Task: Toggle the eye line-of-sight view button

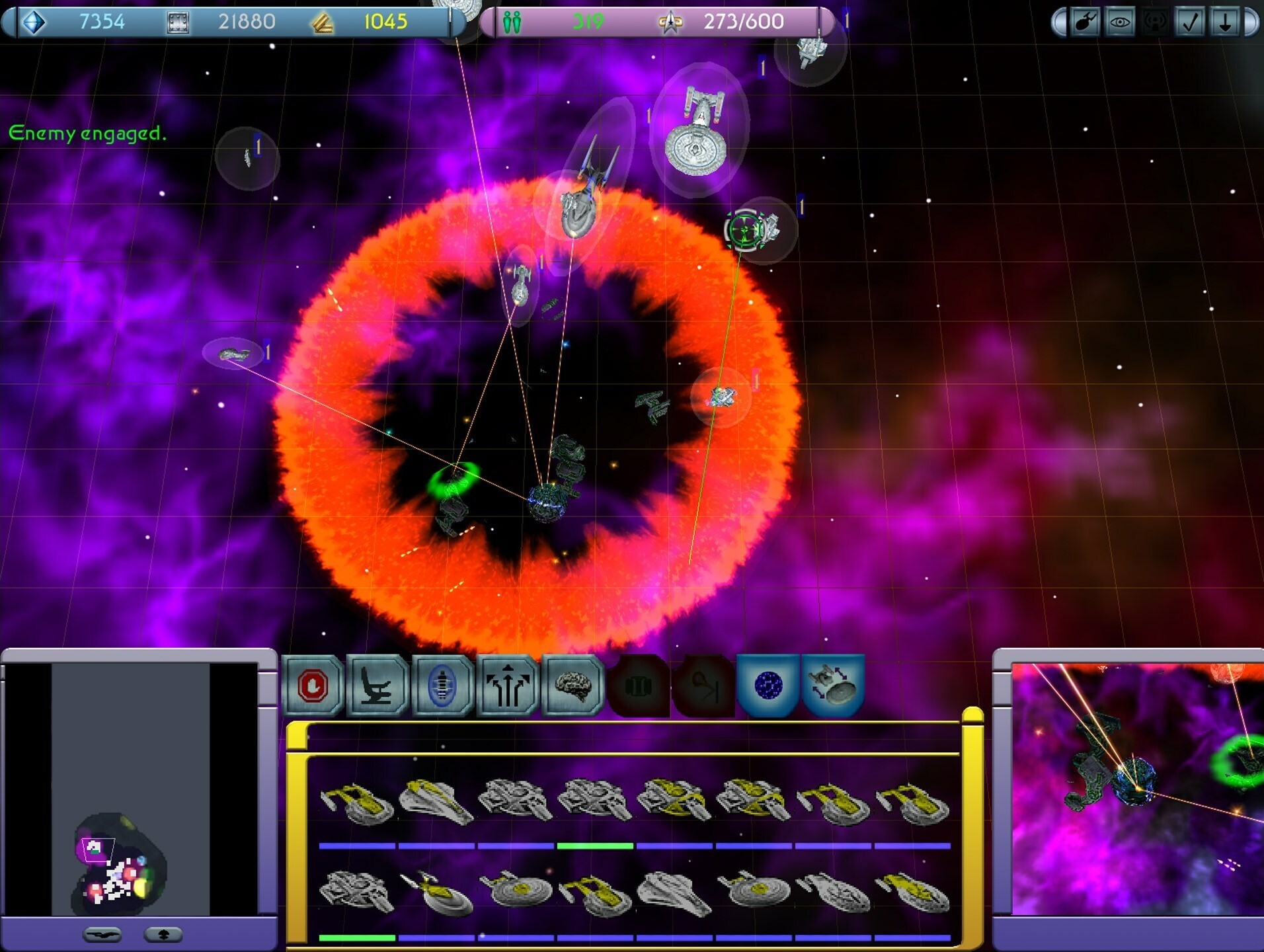Action: [1120, 22]
